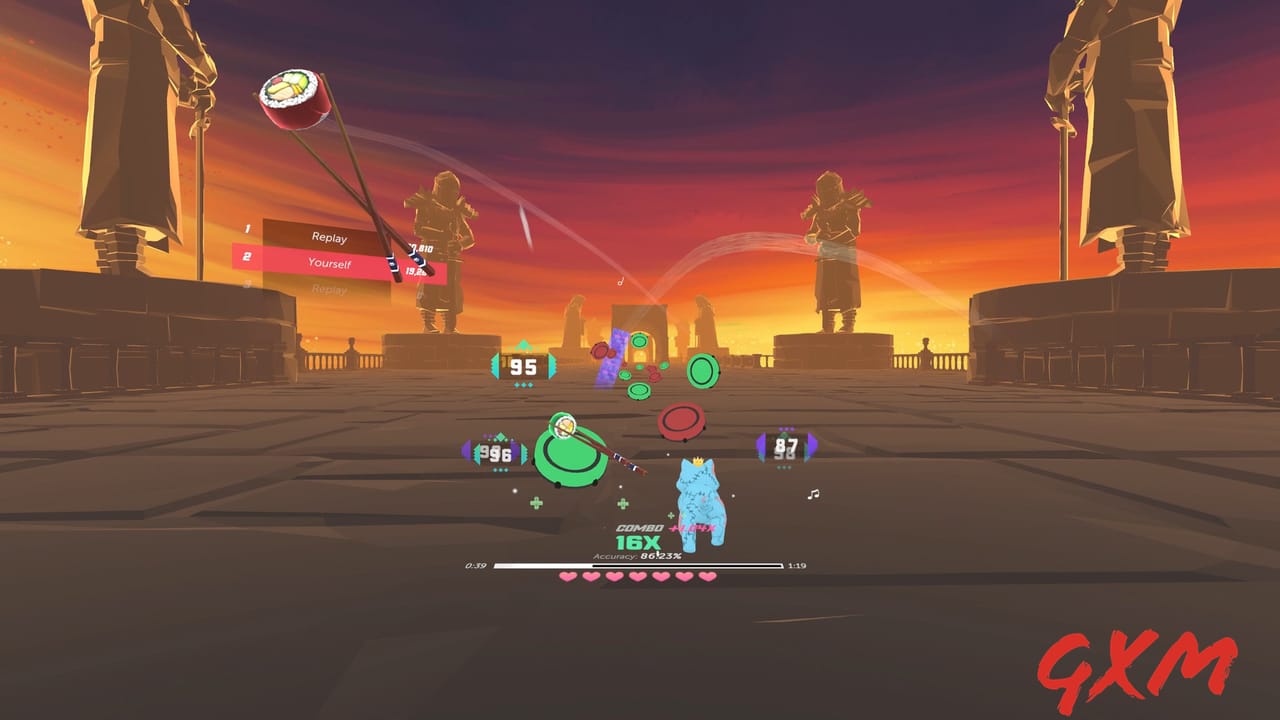
Task: Click the top score display showing 95
Action: click(x=521, y=367)
